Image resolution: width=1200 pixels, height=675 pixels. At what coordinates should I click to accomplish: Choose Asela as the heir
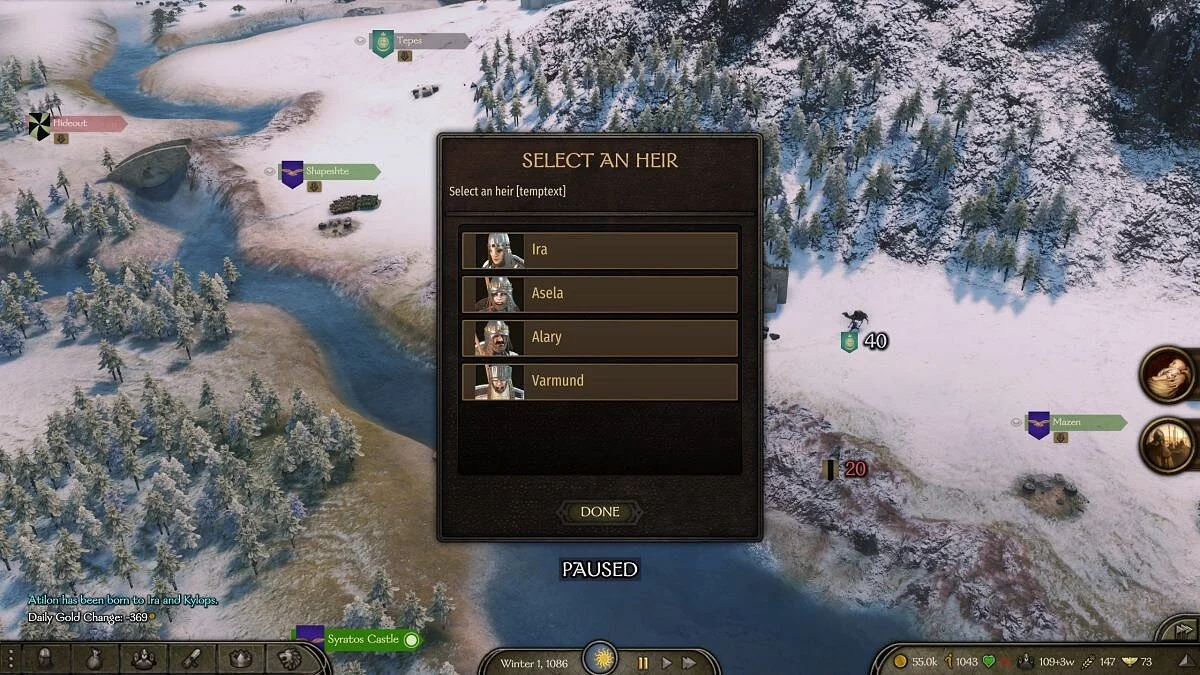coord(600,294)
